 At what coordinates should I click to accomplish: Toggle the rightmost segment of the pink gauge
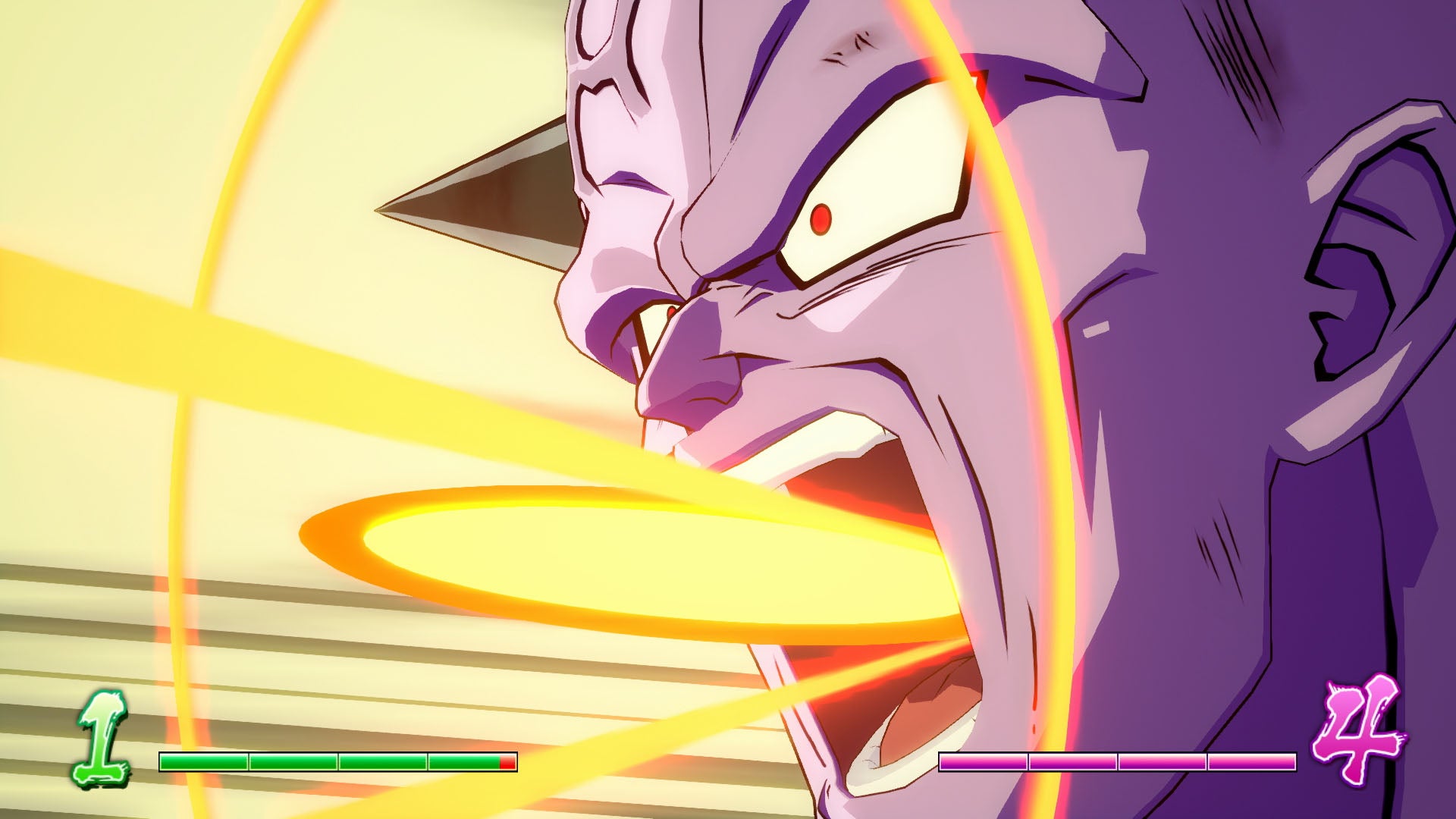coord(1251,760)
